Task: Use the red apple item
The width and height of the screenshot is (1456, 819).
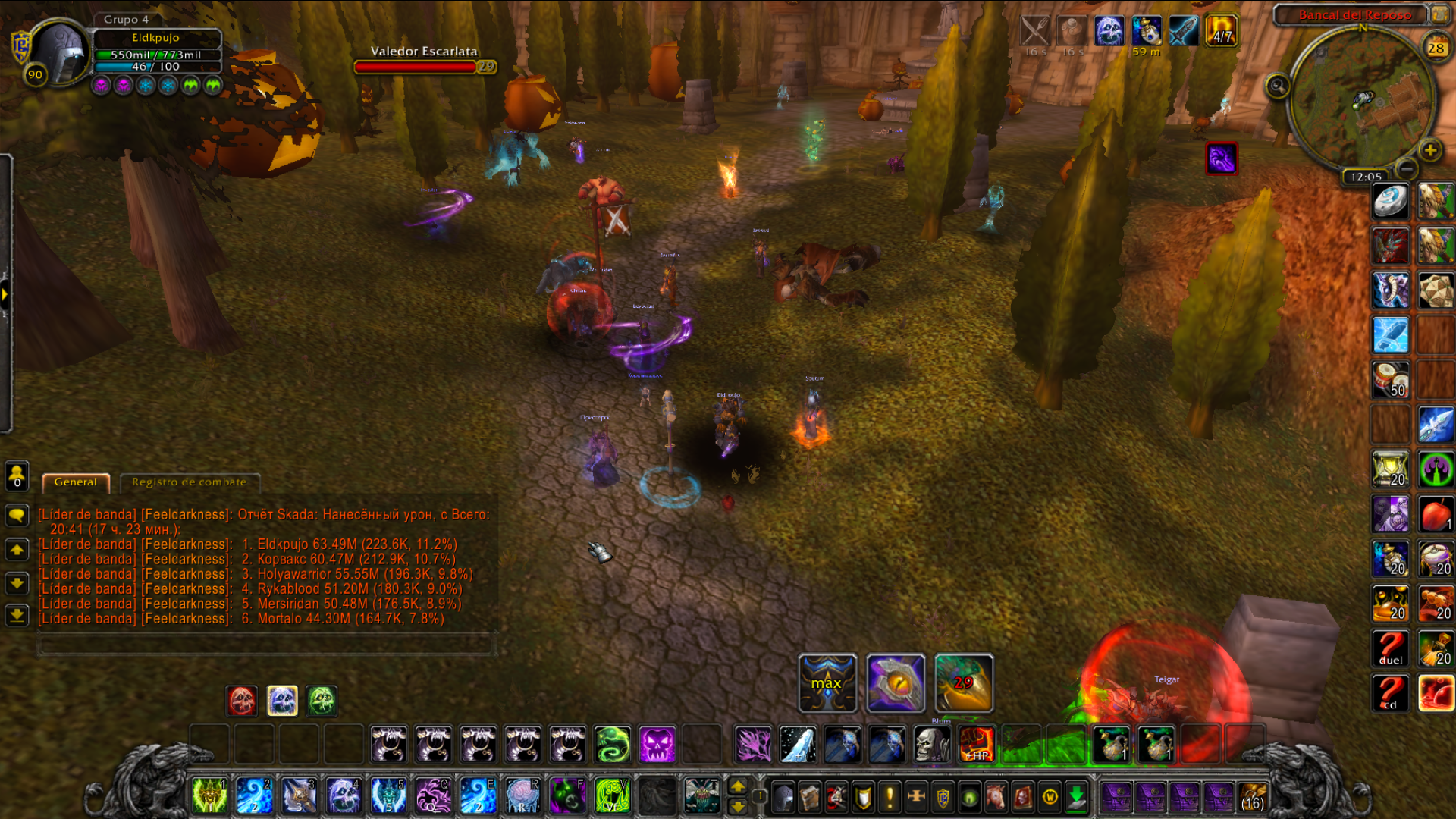Action: 1436,514
